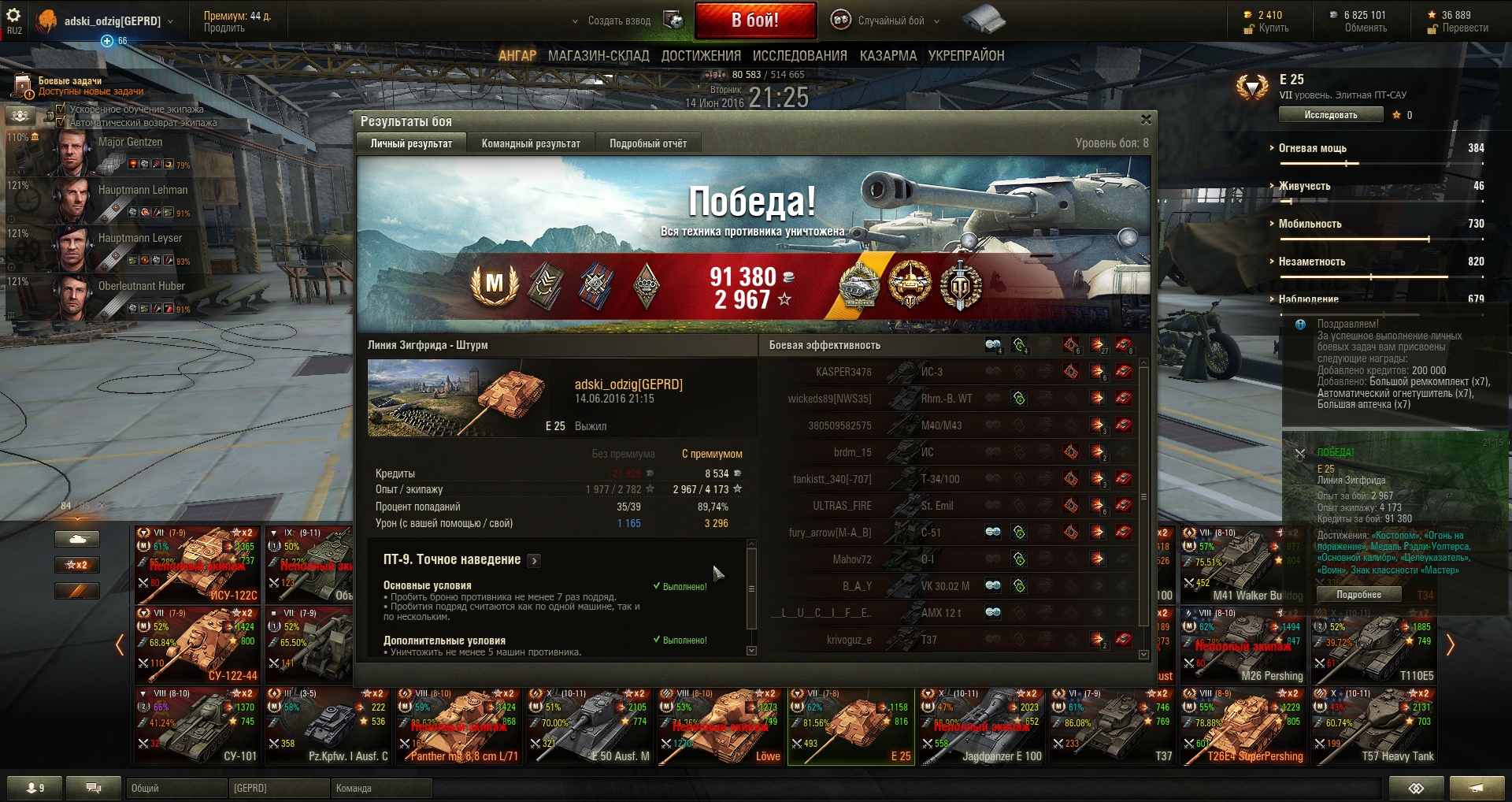
Task: Start the battle with the red В бой! button
Action: (x=754, y=20)
